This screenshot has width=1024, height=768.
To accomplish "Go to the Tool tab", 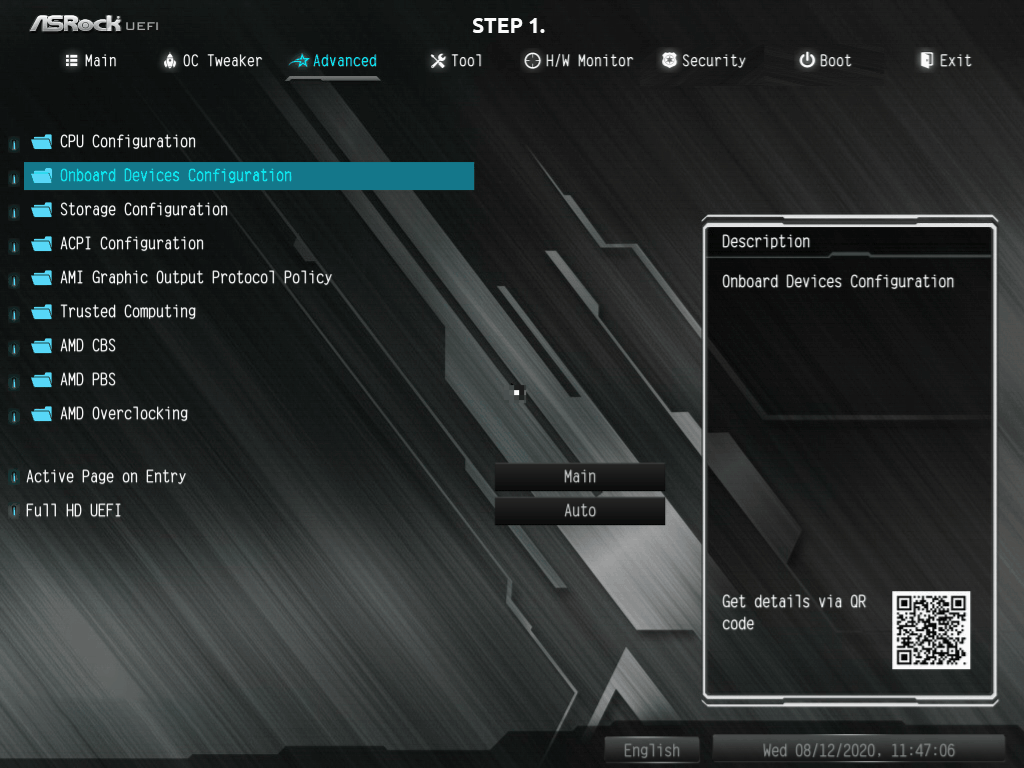I will [456, 61].
